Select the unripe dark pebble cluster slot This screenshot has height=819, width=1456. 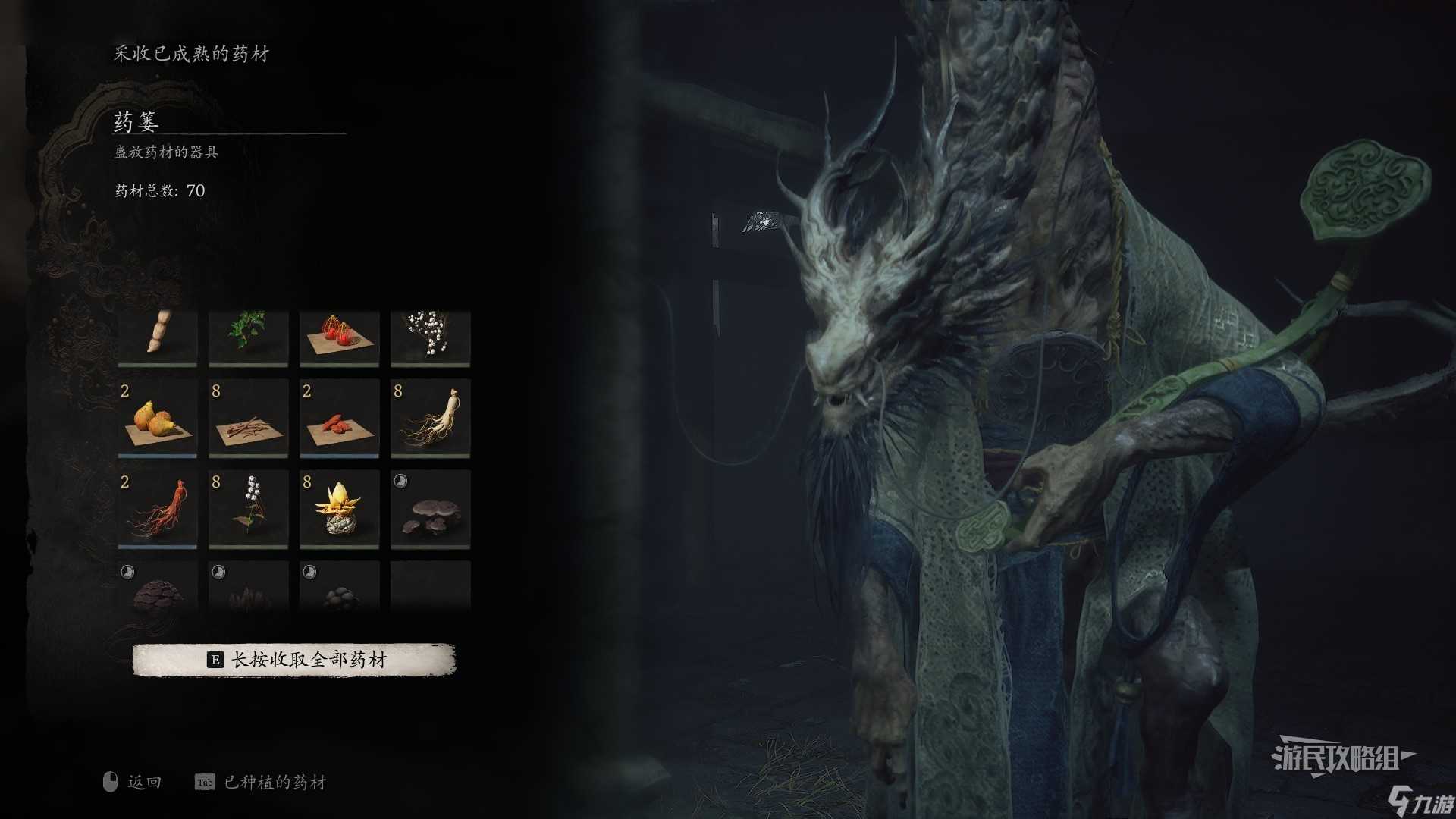coord(340,587)
